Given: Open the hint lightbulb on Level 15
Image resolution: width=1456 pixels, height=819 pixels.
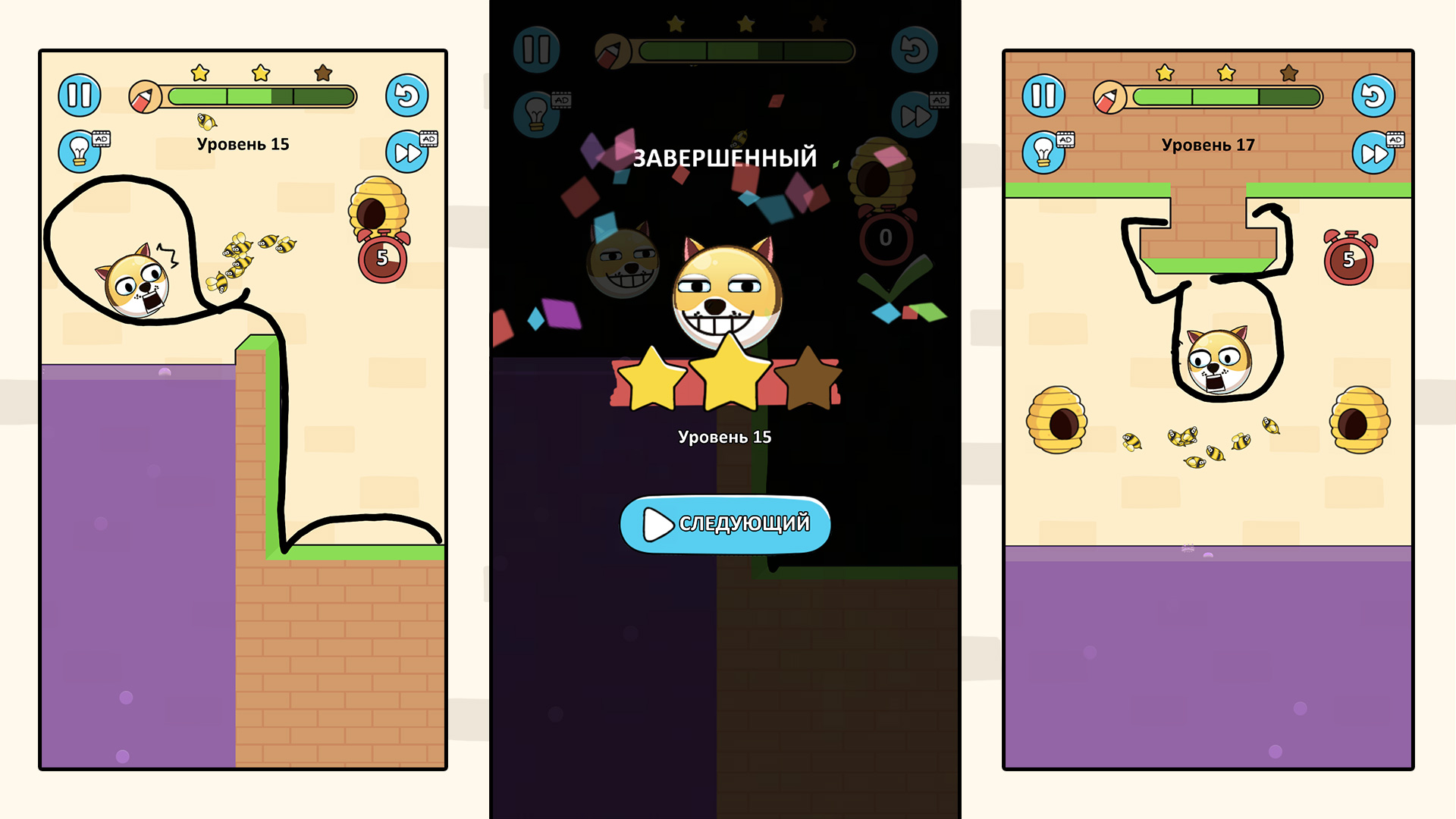Looking at the screenshot, I should [80, 150].
